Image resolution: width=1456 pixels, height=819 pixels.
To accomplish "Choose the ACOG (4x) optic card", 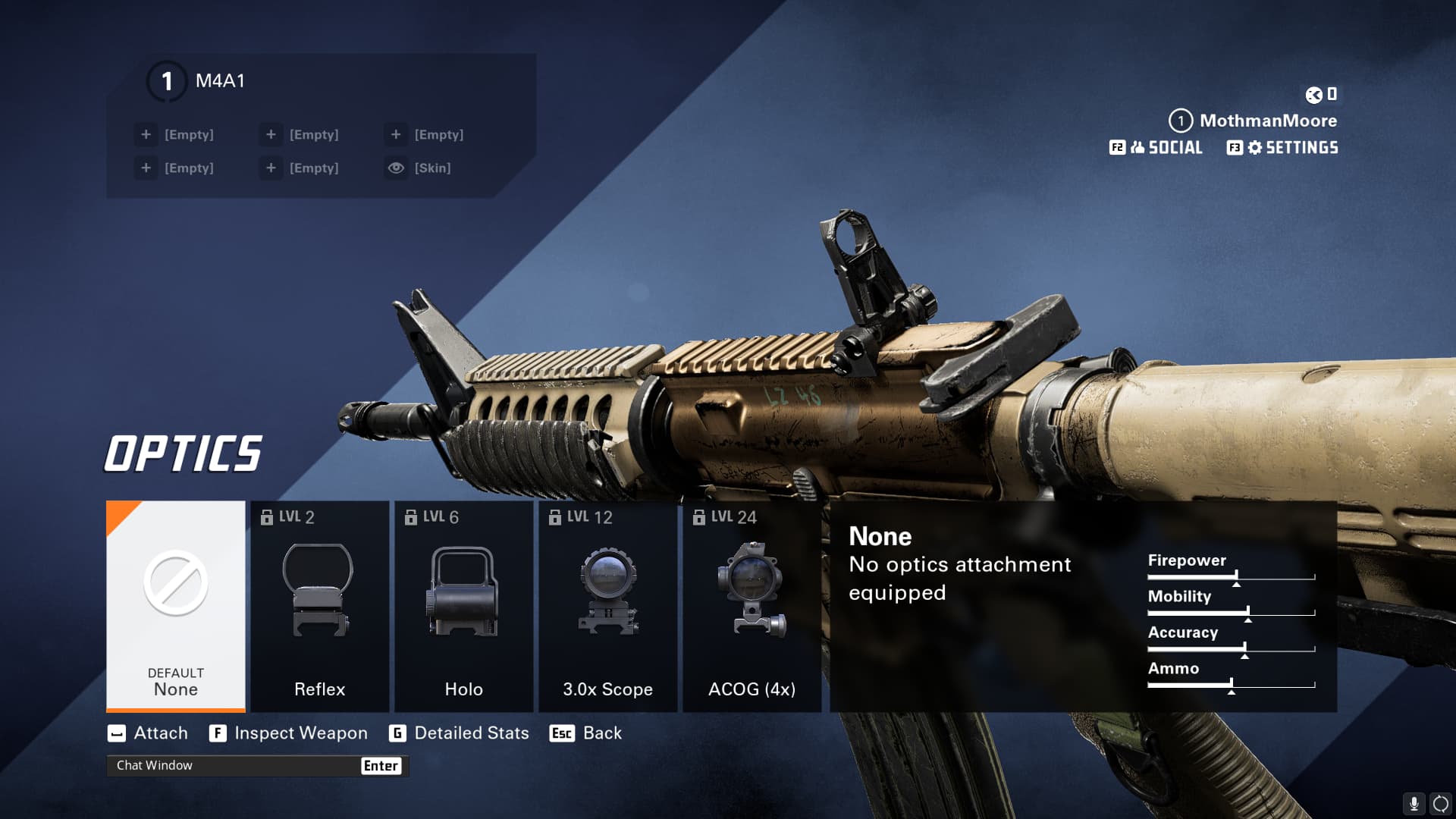I will 752,605.
